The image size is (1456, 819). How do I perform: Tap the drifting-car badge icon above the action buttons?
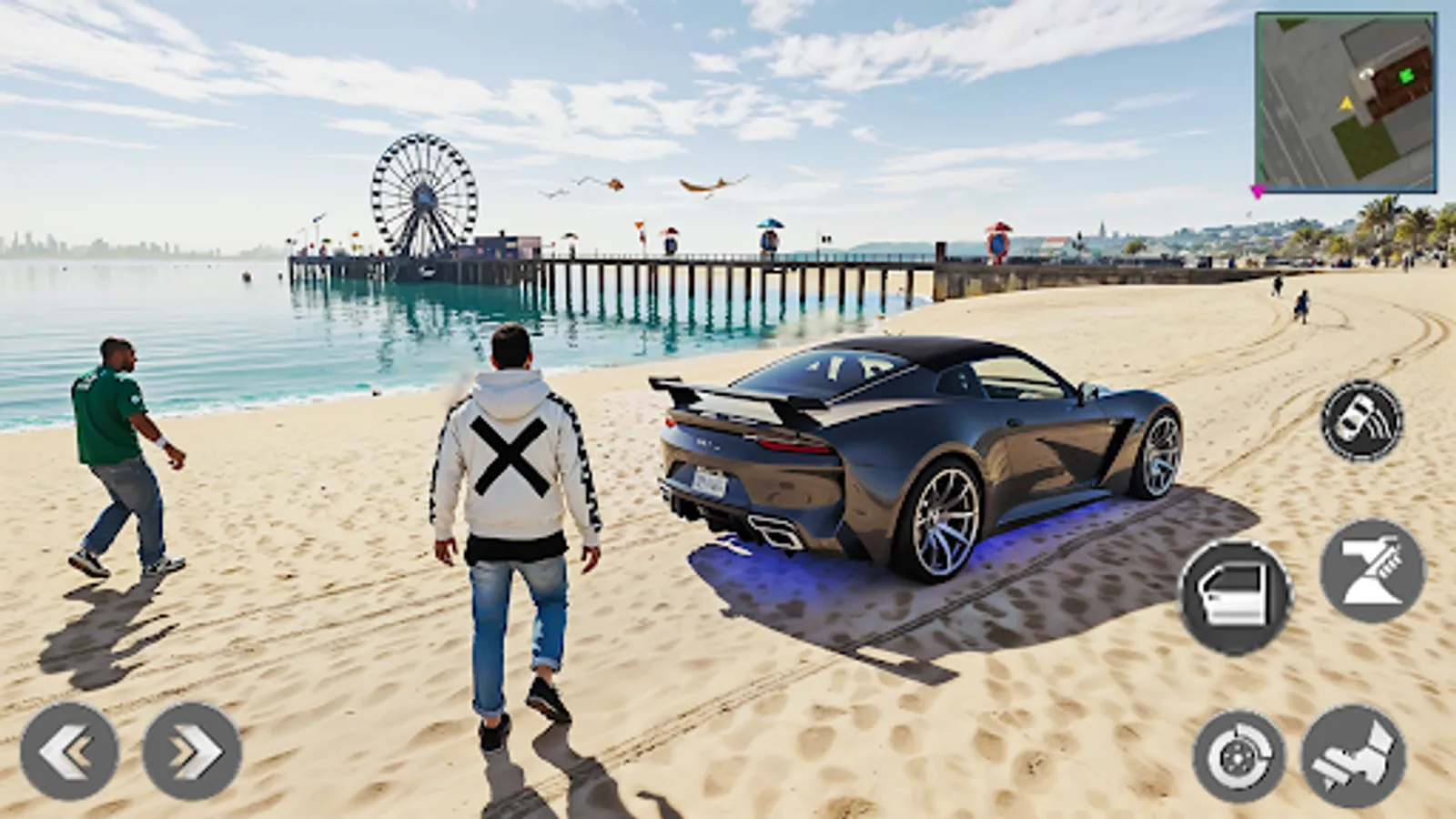pos(1360,422)
